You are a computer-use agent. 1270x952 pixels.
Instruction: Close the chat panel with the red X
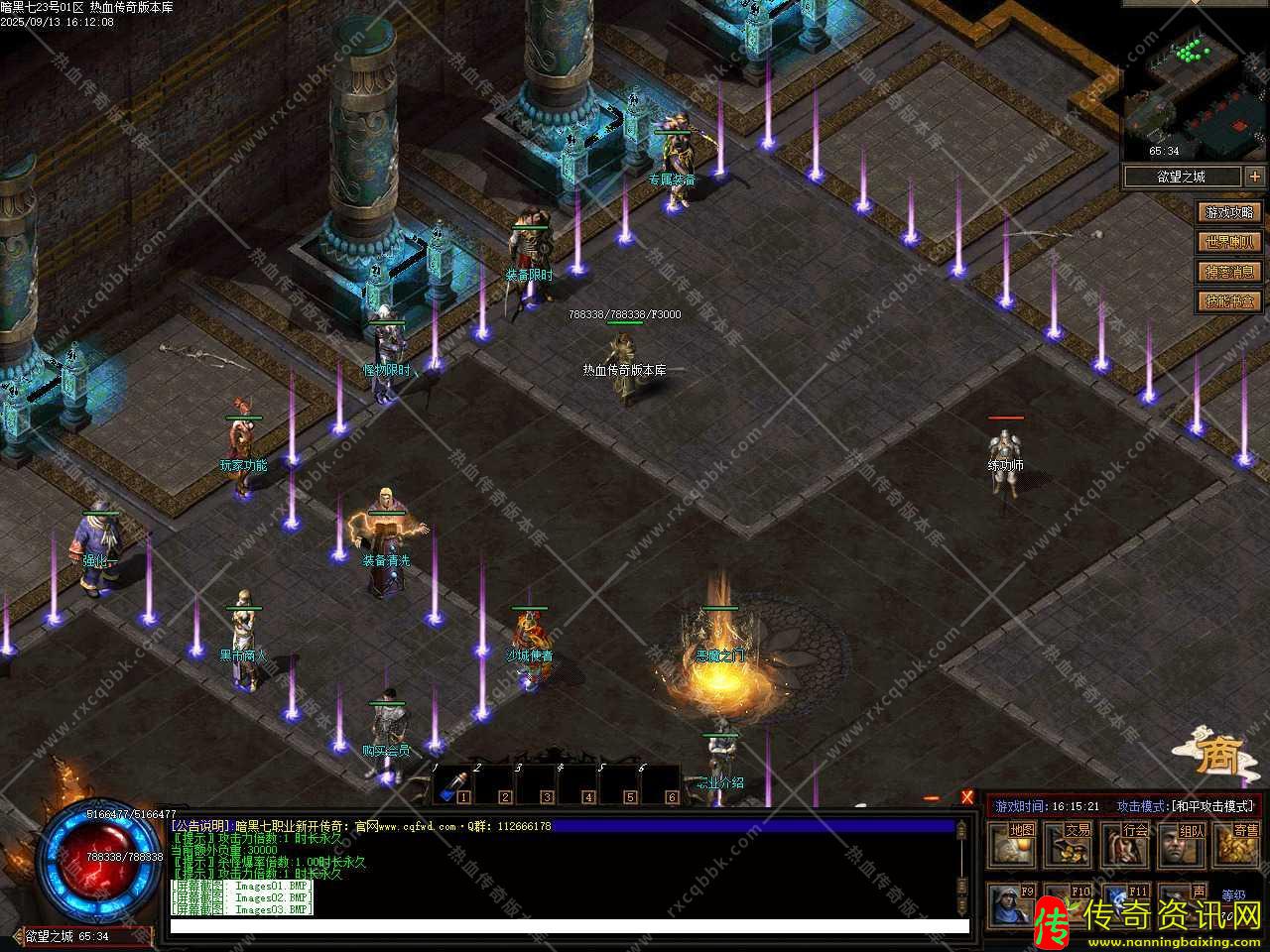point(967,797)
